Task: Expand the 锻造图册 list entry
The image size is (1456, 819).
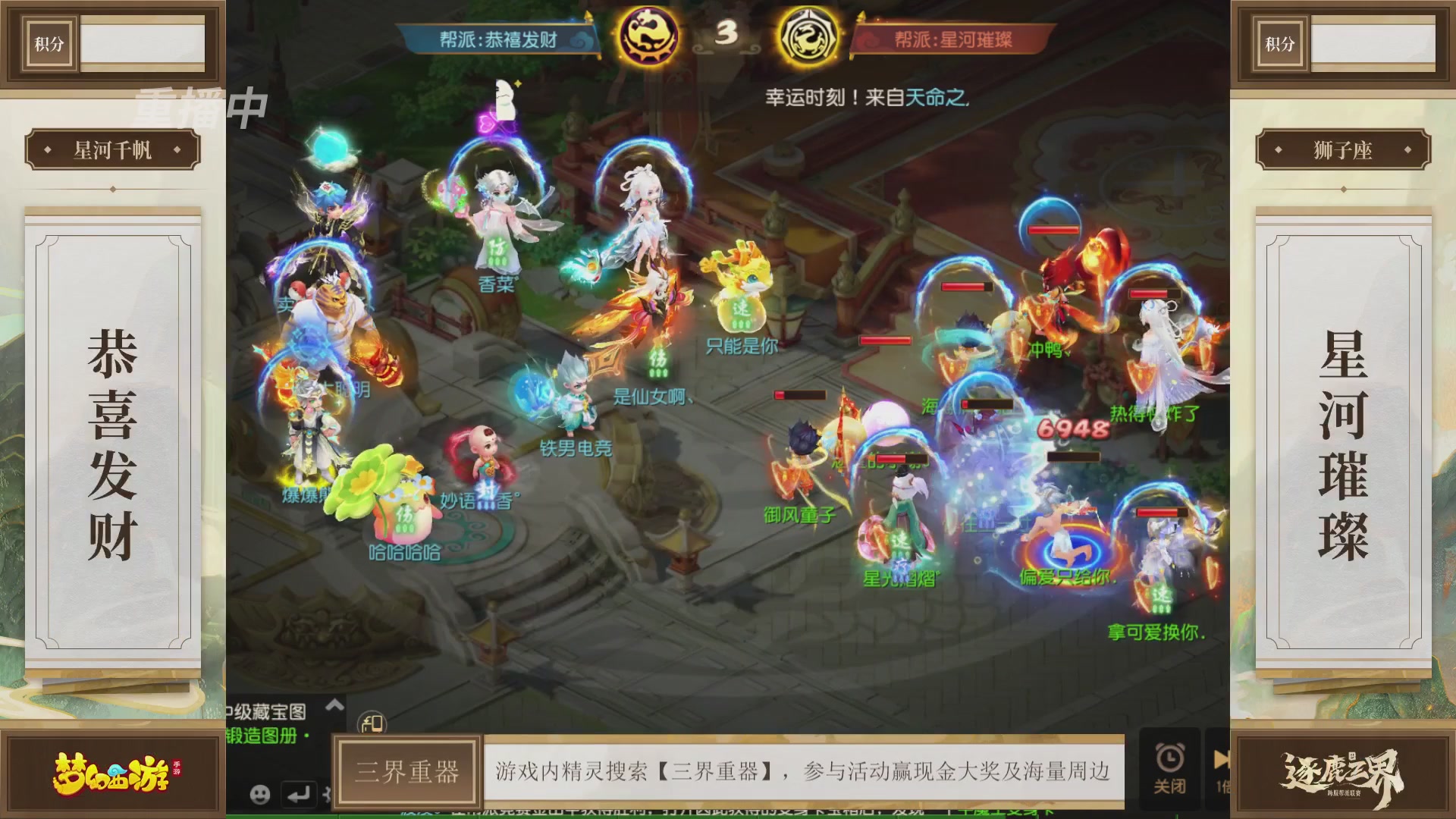Action: point(262,736)
